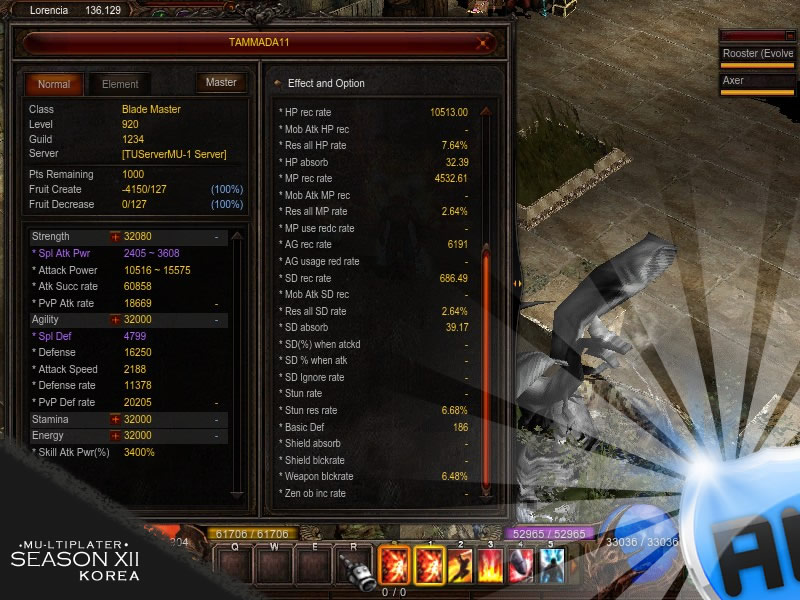Screen dimensions: 800x600
Task: Add a point to Strength
Action: (x=115, y=237)
